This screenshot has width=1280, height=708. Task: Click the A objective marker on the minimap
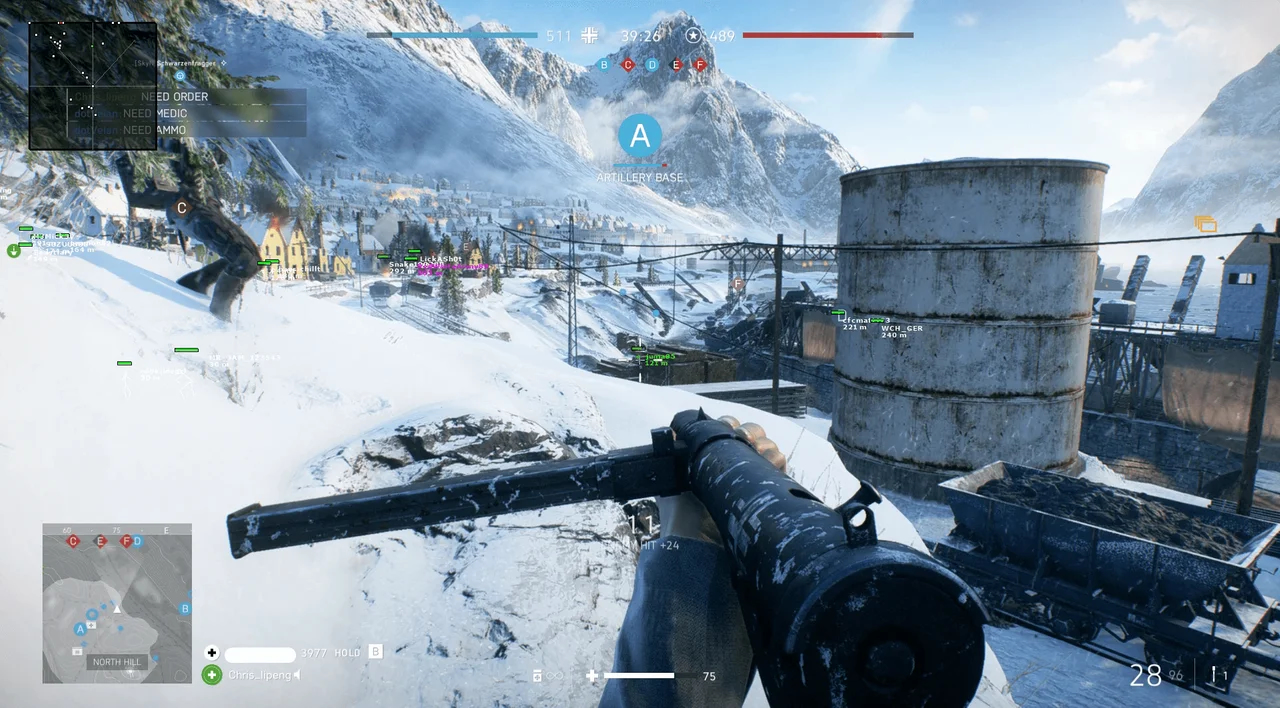point(80,629)
